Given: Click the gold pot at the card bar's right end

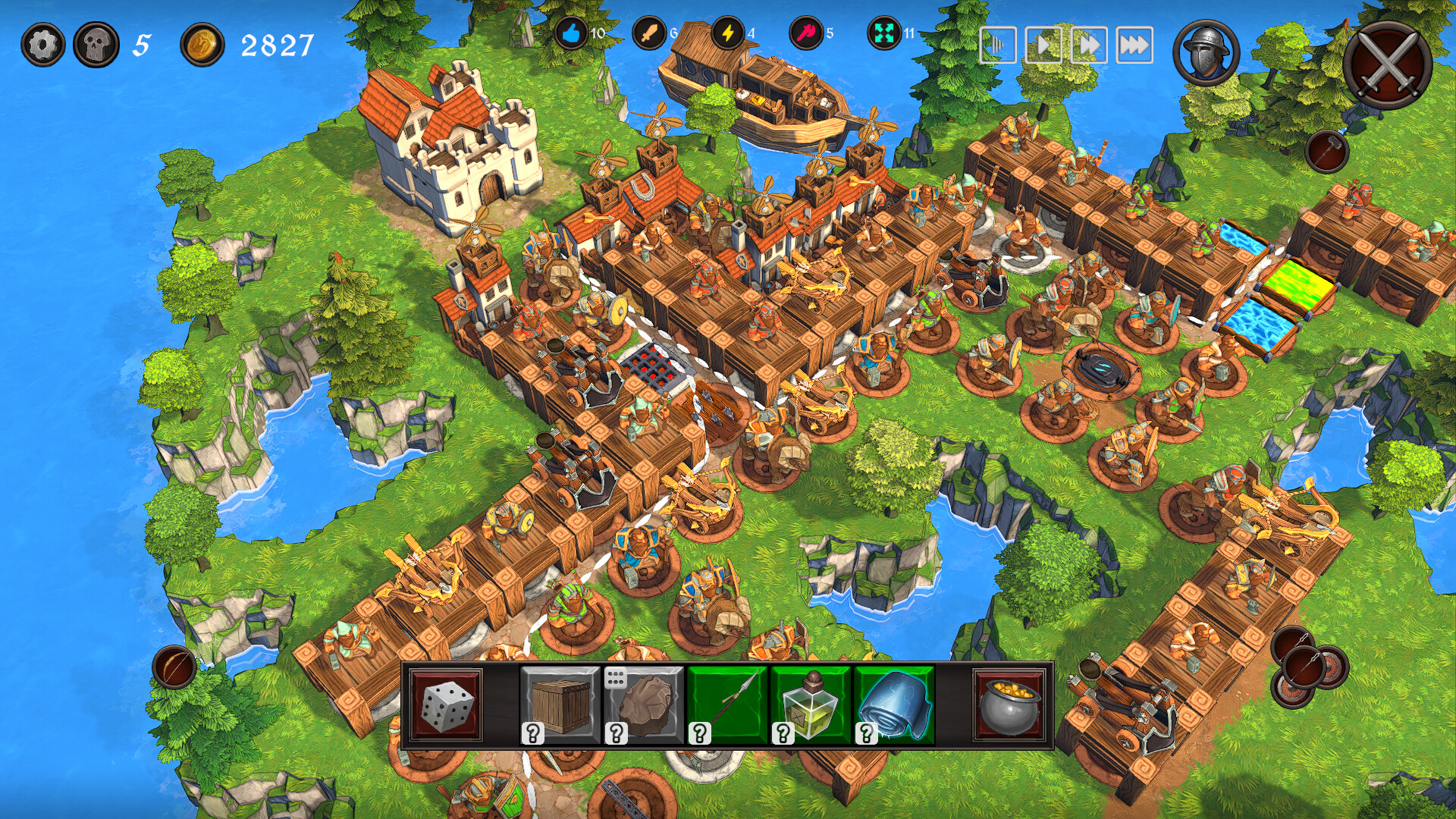Looking at the screenshot, I should 1009,707.
